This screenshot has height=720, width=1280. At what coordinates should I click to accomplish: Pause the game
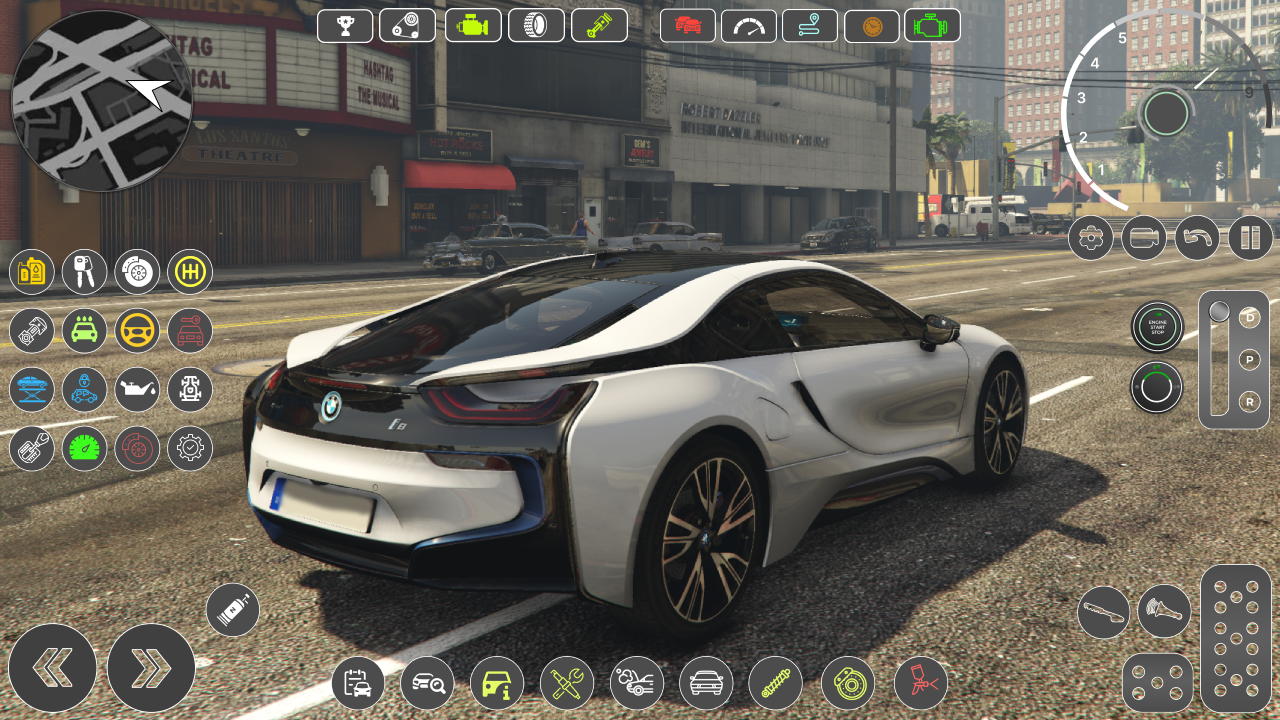(x=1250, y=238)
